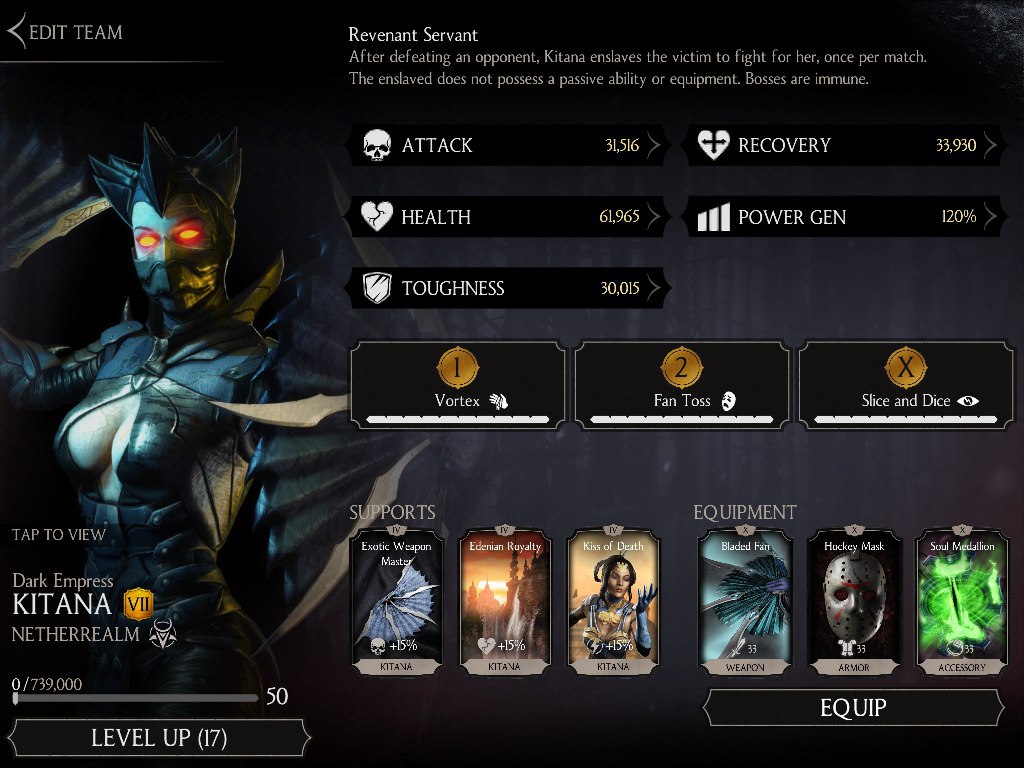Tap the Kiss of Death support card
Image resolution: width=1024 pixels, height=768 pixels.
615,600
